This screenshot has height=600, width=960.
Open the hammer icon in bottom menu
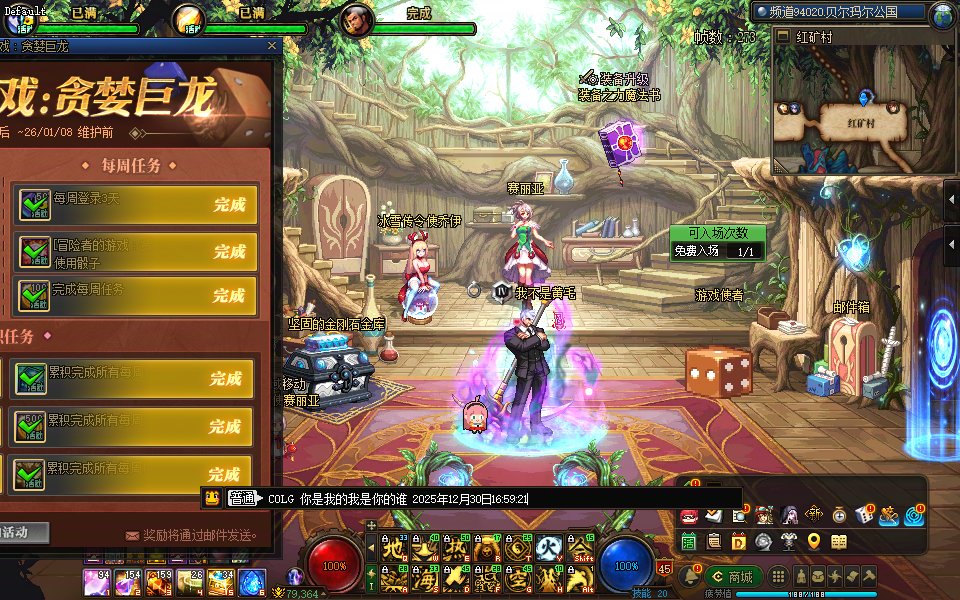[870, 577]
